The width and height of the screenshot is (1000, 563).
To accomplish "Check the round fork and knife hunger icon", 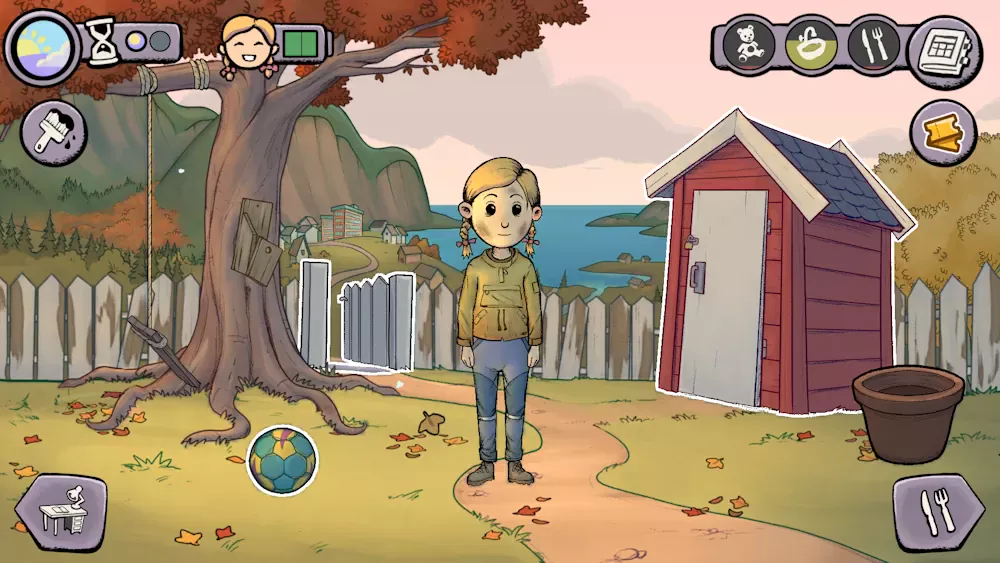I will tap(874, 45).
